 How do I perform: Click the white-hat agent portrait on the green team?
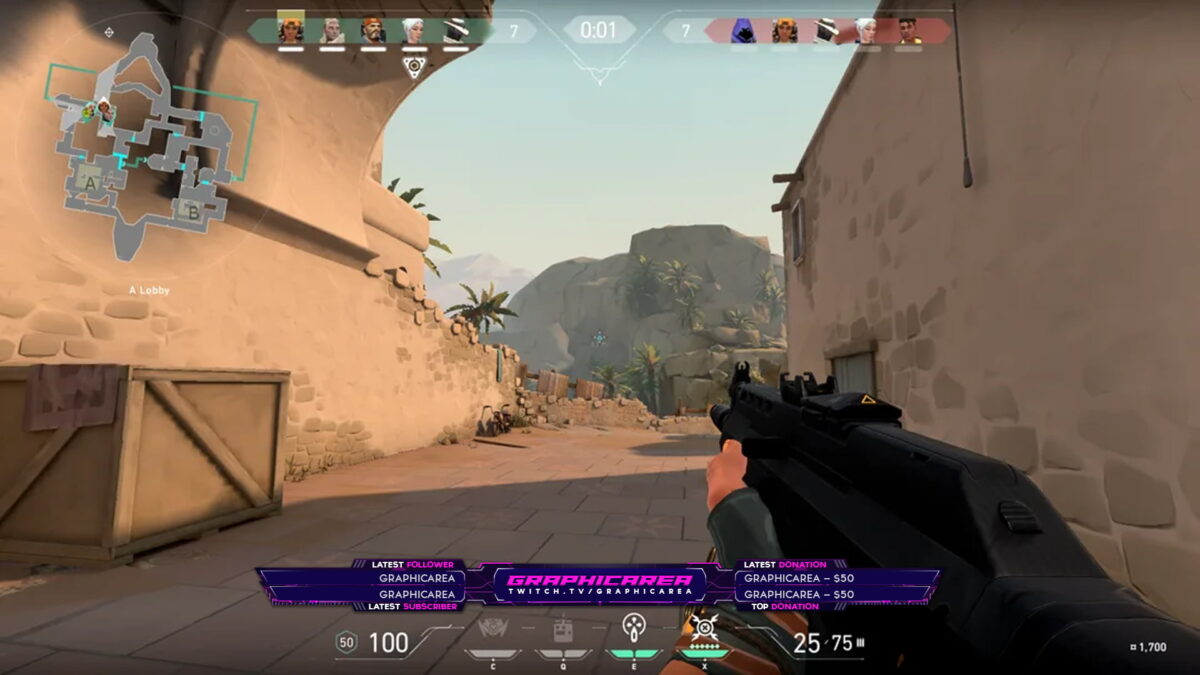(x=455, y=30)
